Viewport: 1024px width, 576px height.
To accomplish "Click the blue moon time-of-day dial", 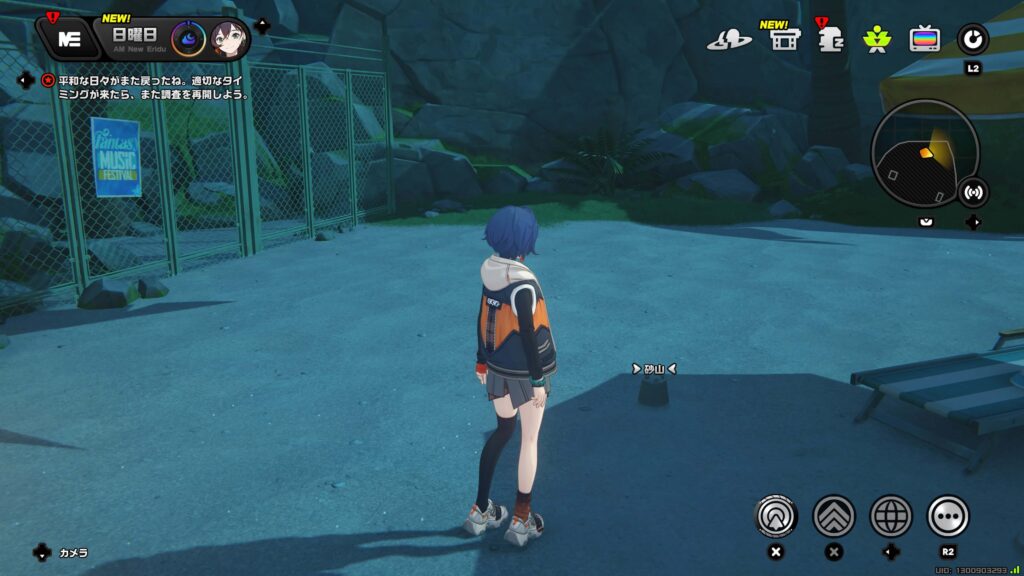I will coord(188,39).
